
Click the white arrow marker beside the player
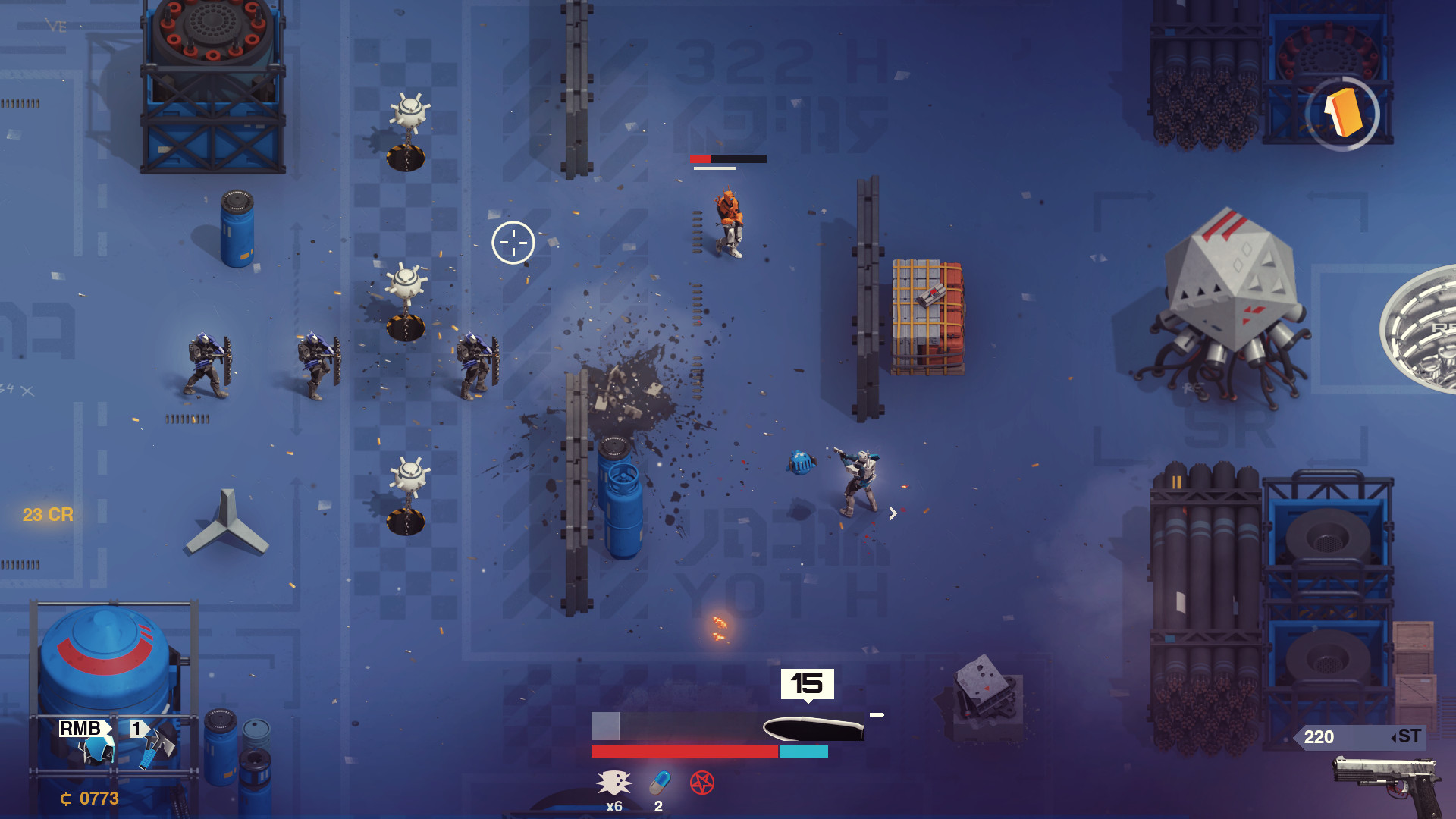(x=893, y=513)
